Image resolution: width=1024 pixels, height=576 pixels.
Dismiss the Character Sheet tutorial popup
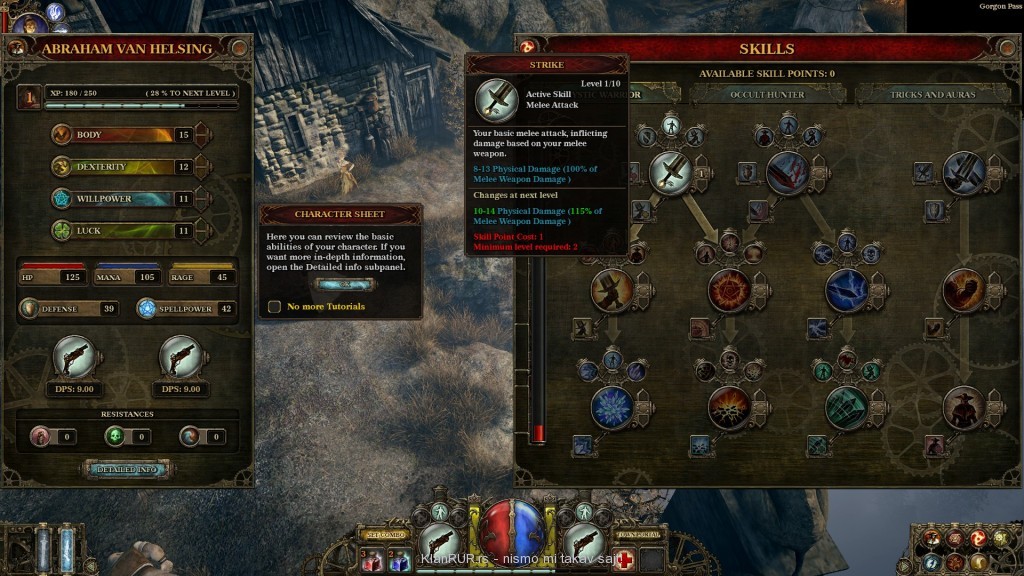click(340, 284)
